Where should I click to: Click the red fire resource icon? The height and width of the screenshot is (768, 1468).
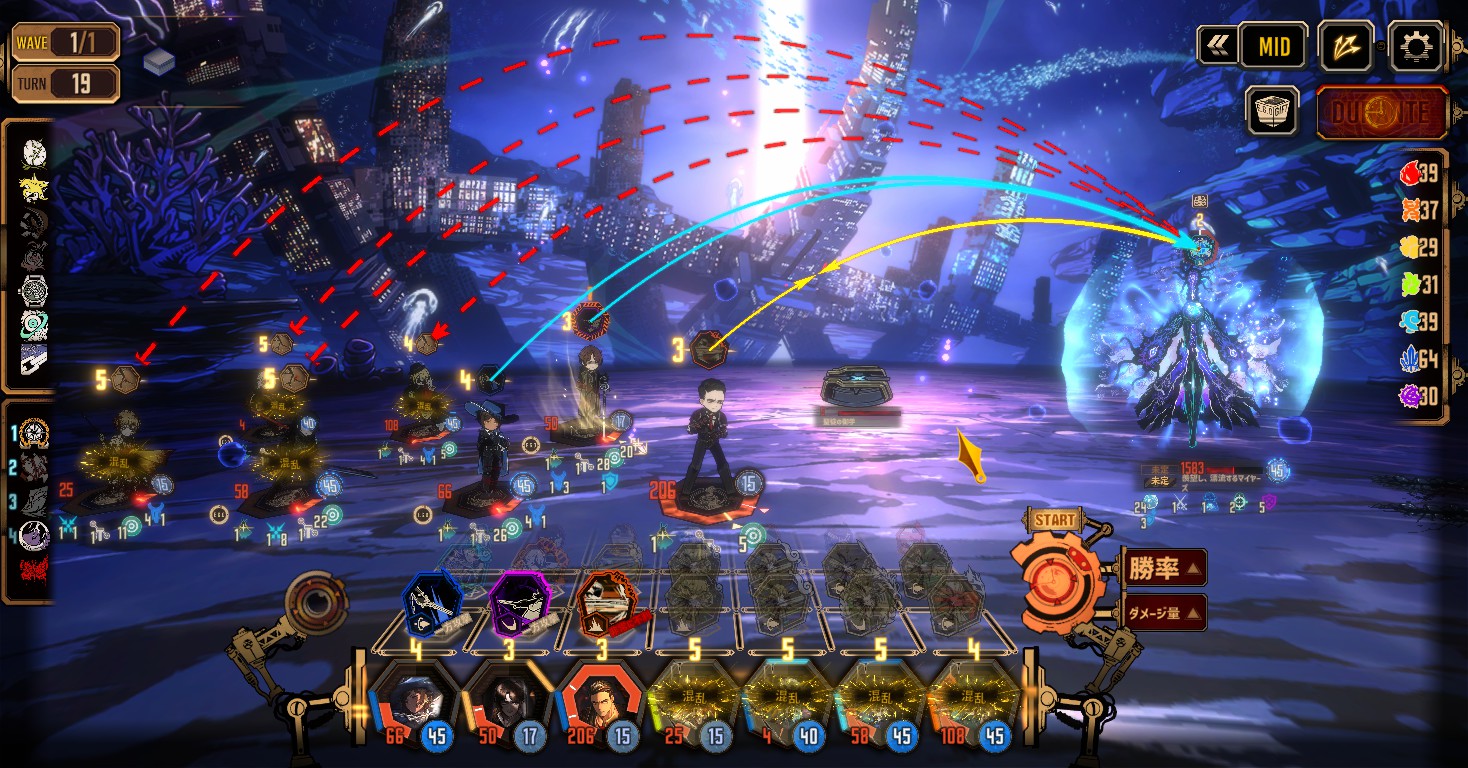(x=1410, y=173)
